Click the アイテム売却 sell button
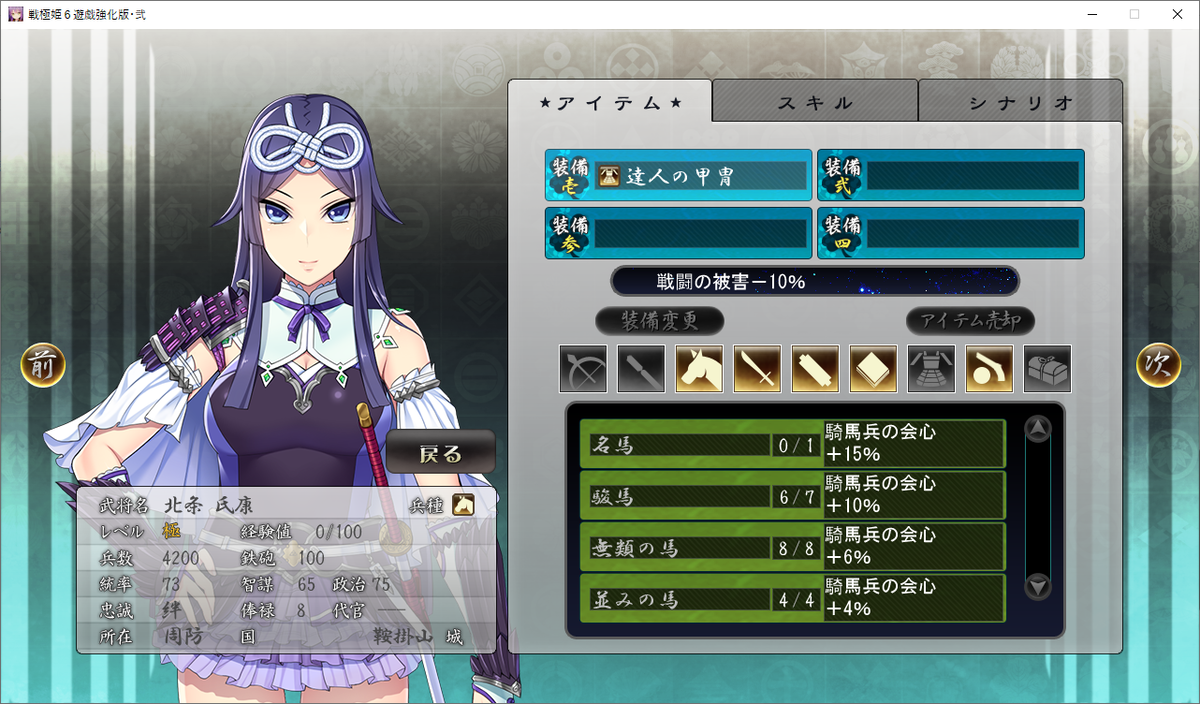 970,321
